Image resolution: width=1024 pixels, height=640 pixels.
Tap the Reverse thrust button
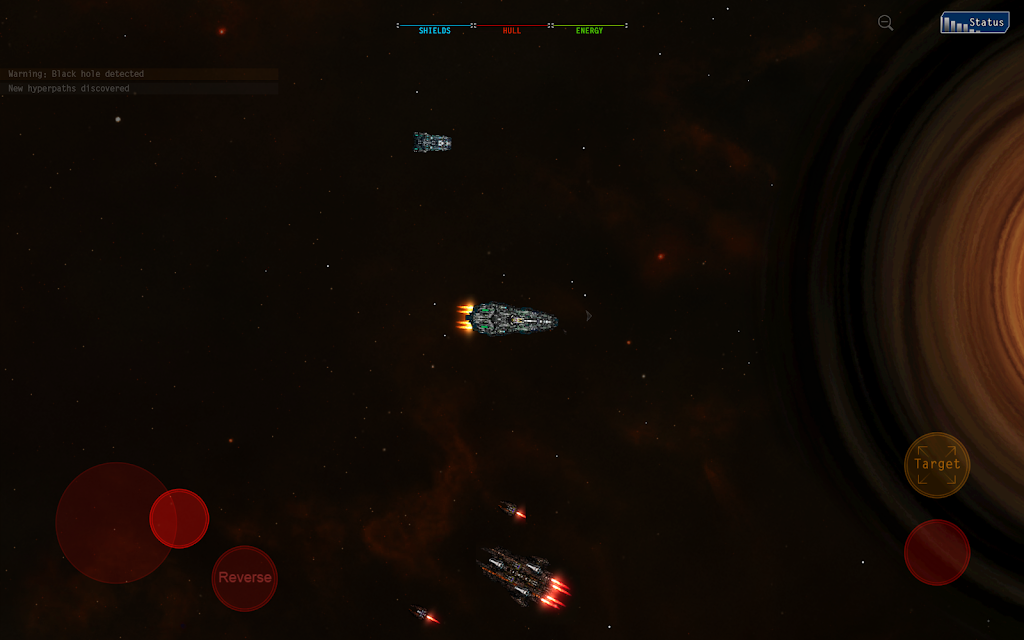coord(245,578)
